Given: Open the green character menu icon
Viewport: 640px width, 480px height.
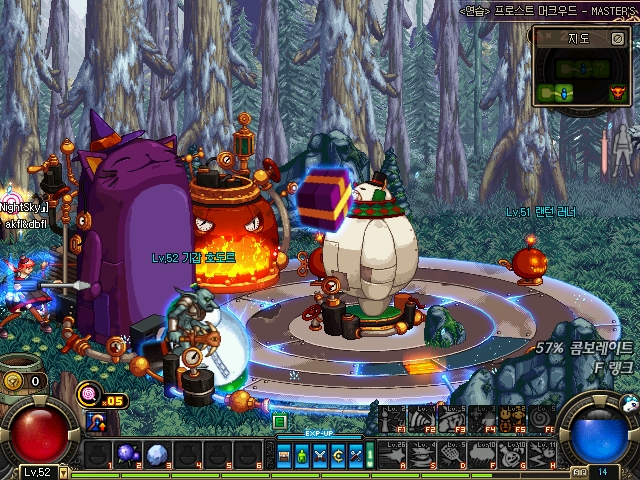Looking at the screenshot, I should [303, 456].
